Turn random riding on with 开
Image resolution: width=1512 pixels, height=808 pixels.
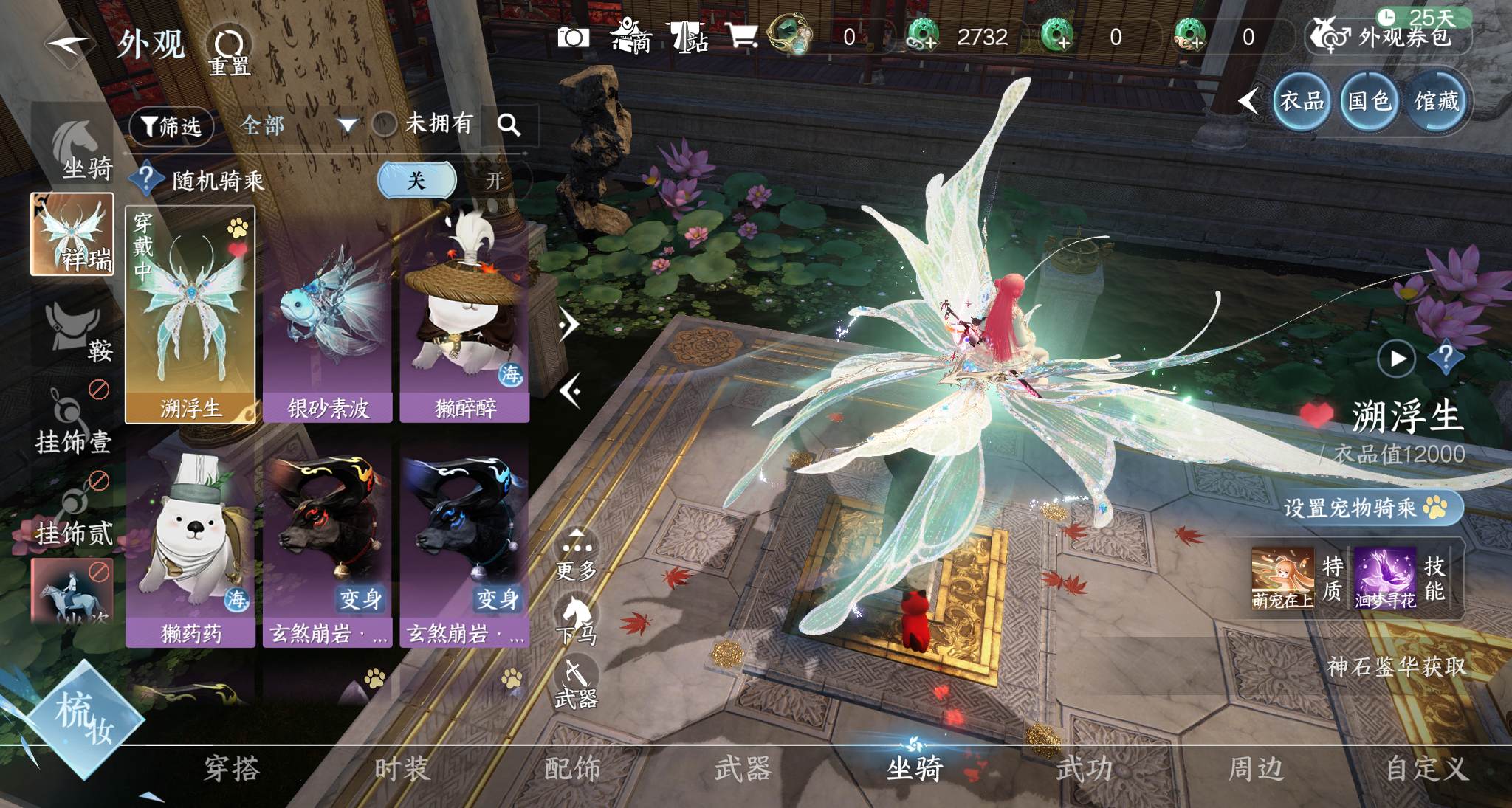pos(495,180)
